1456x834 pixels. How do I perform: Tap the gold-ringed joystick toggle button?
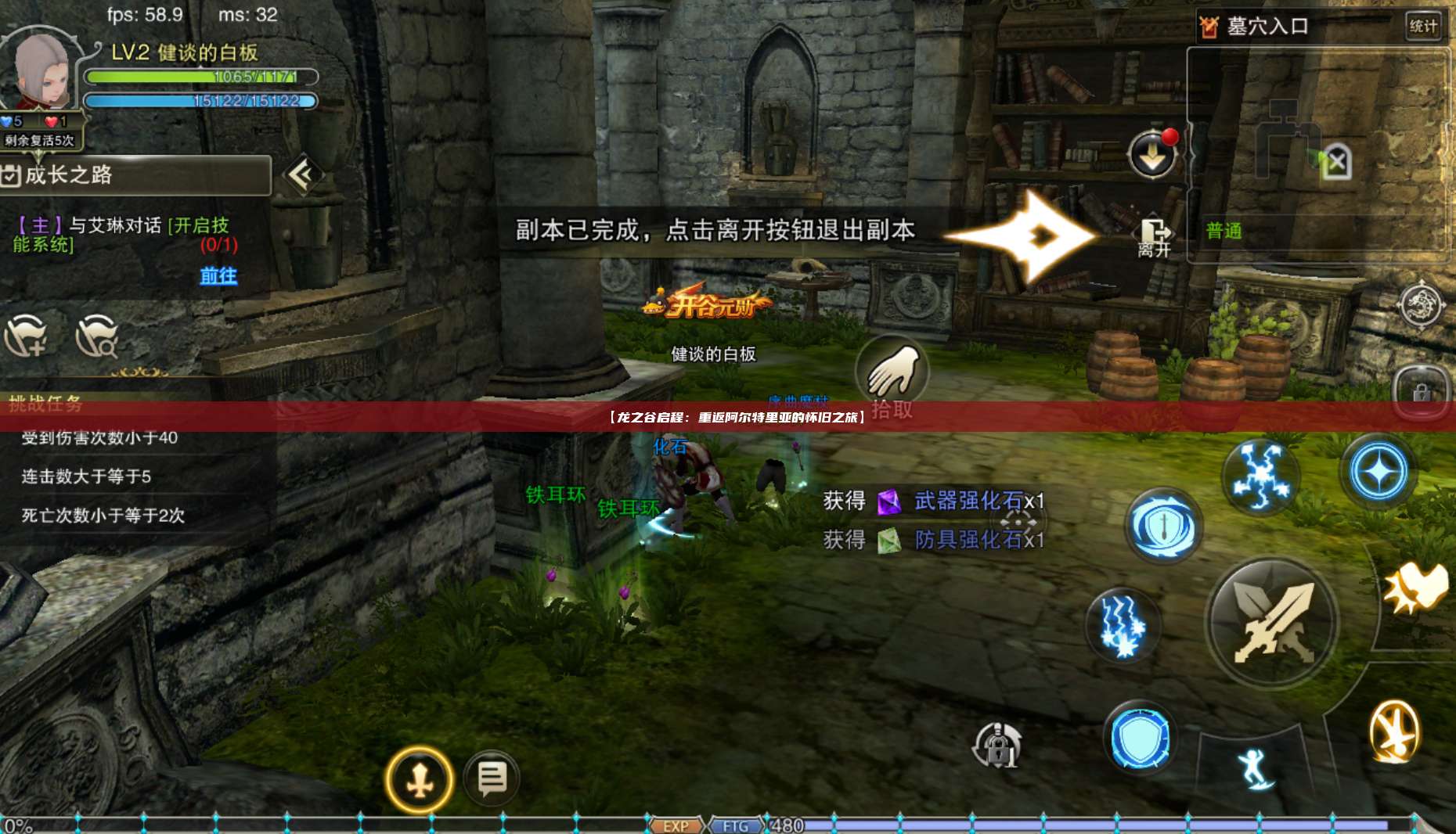(420, 780)
